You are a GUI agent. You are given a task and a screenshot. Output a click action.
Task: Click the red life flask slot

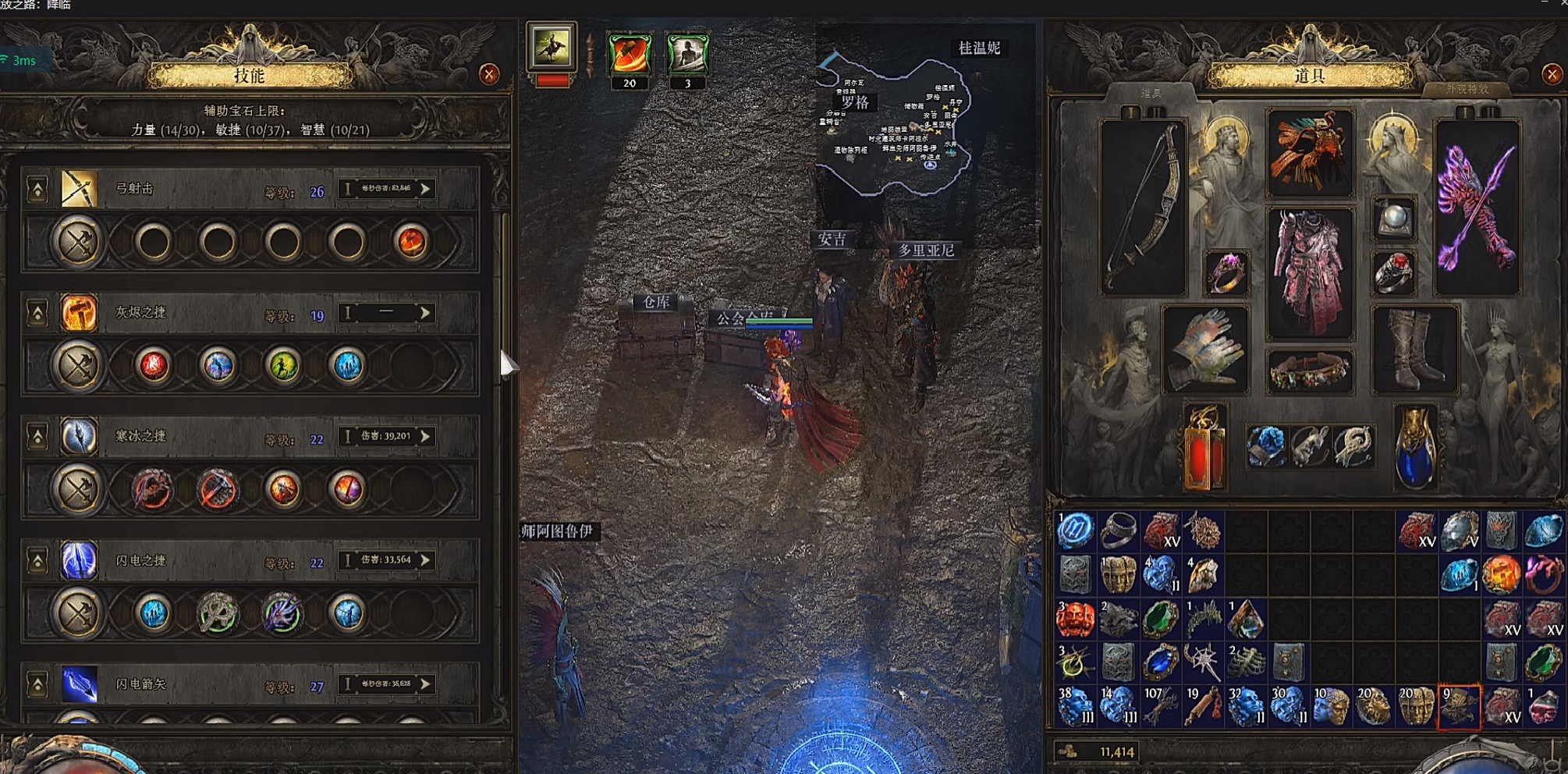tap(1204, 447)
